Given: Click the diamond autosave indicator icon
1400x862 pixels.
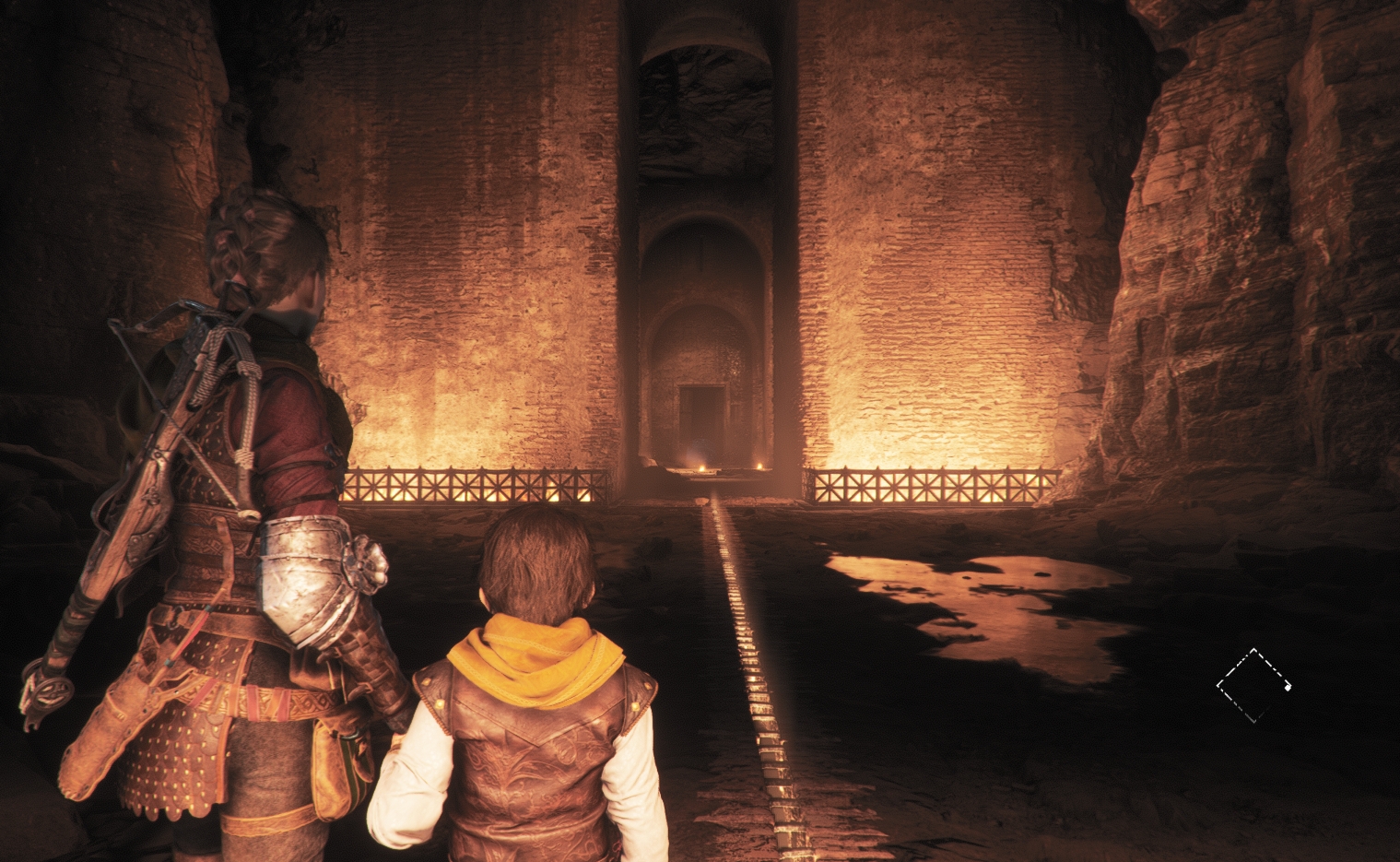Looking at the screenshot, I should click(1253, 685).
